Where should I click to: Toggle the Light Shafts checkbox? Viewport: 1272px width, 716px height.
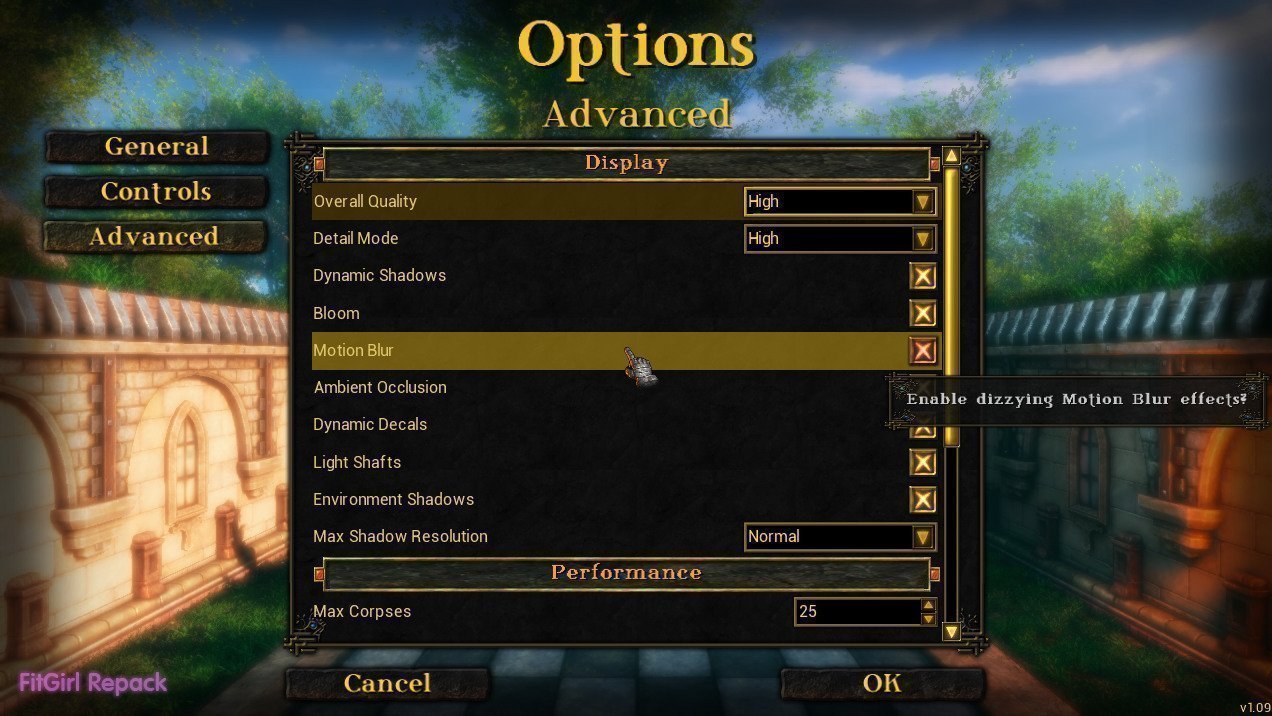coord(922,463)
